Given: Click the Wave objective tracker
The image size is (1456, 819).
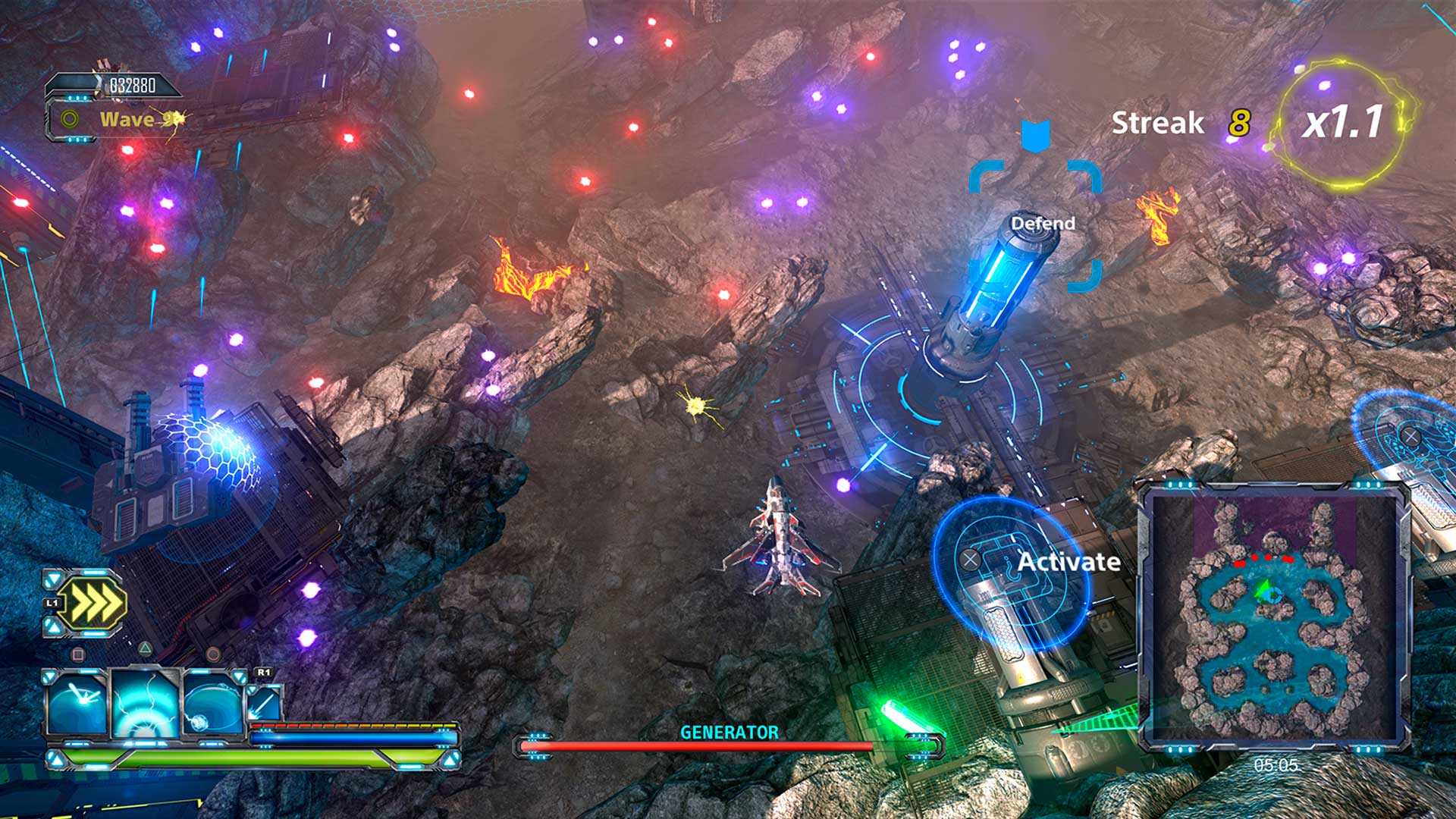Looking at the screenshot, I should (x=125, y=119).
